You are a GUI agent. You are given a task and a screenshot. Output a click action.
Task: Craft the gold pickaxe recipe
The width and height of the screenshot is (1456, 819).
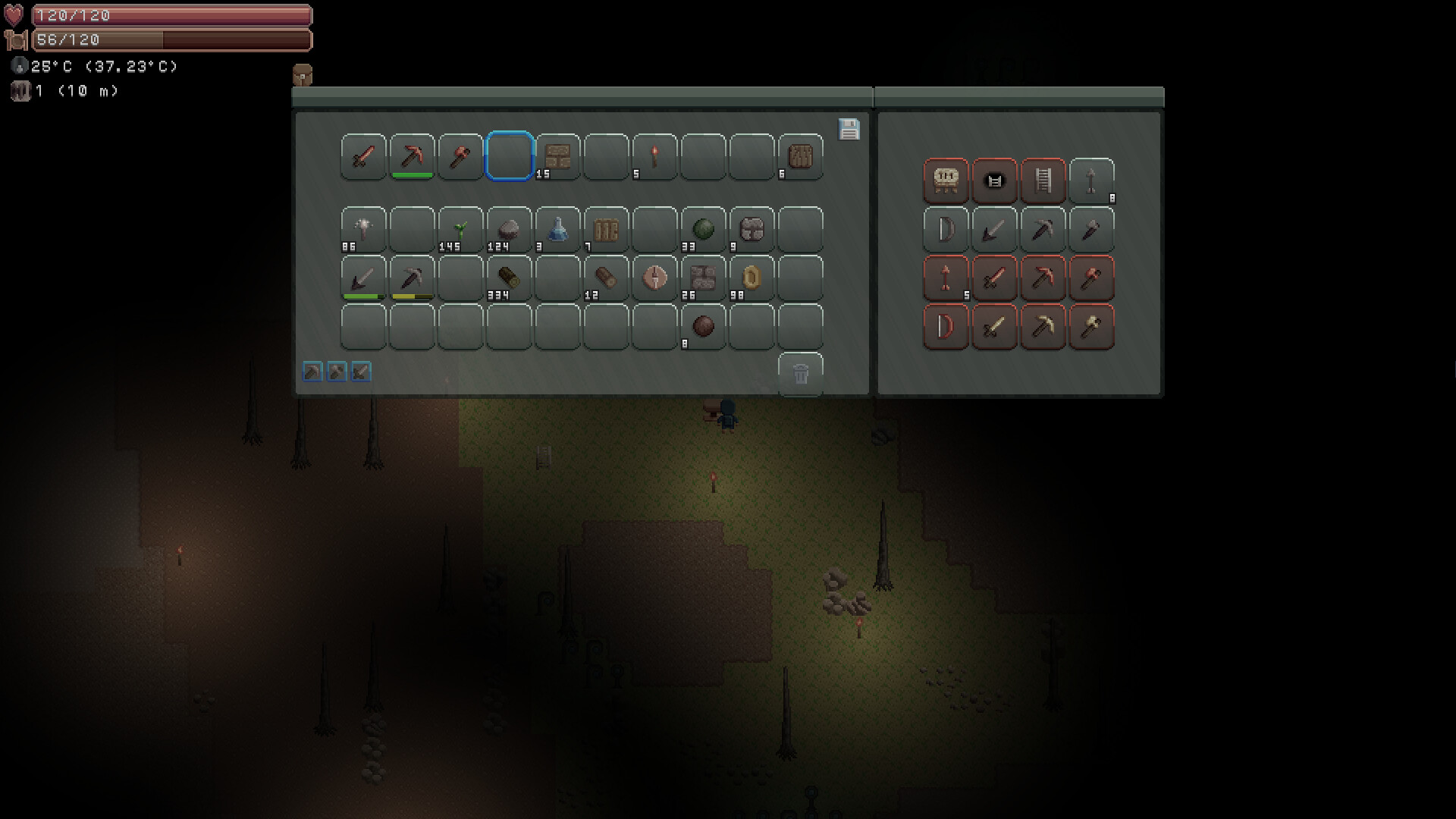(x=1043, y=327)
